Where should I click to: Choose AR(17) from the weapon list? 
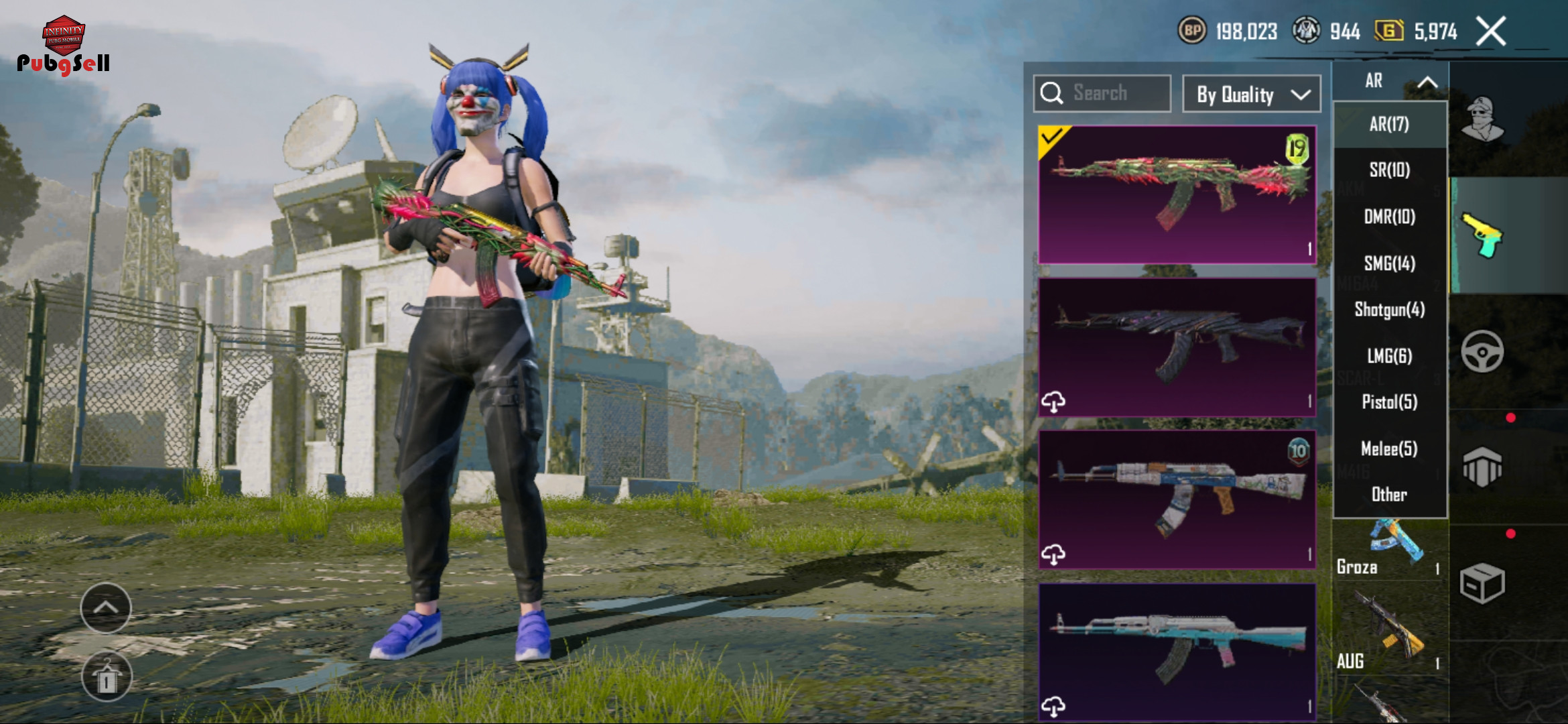1389,125
